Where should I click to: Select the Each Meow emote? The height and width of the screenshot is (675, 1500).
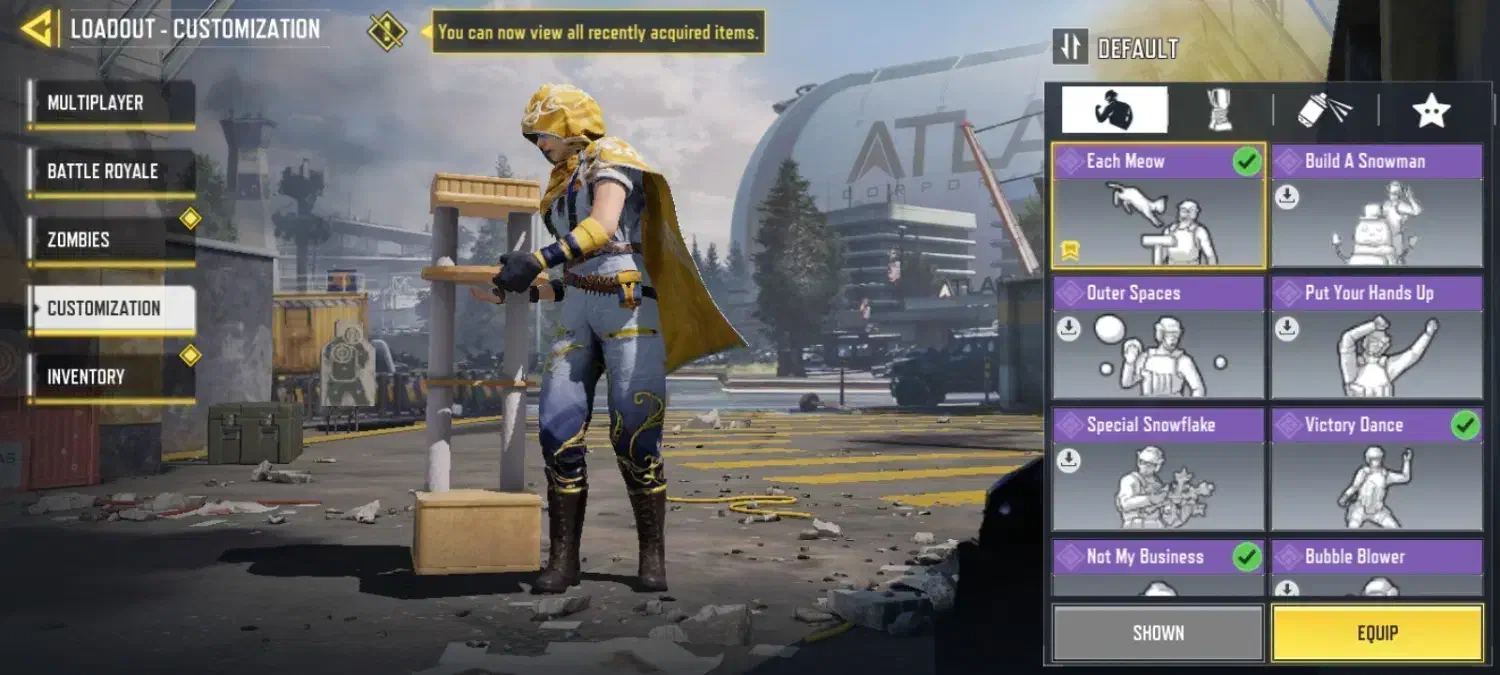point(1158,206)
